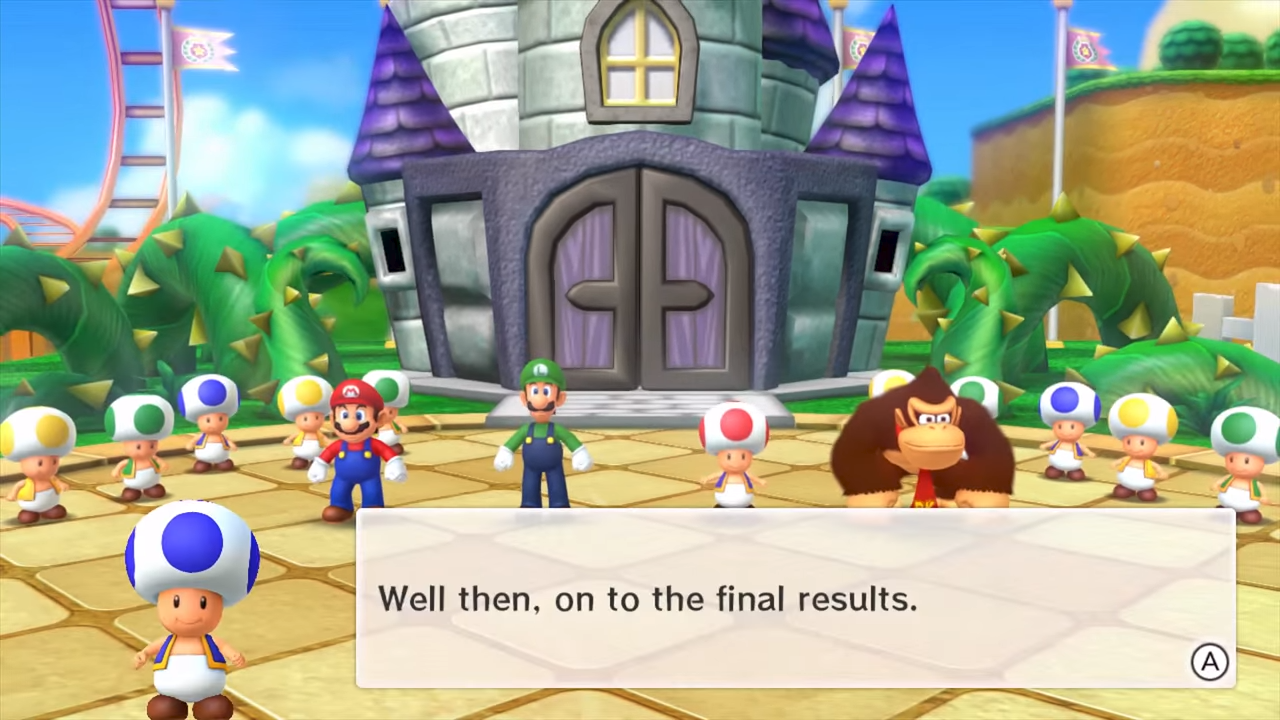Click the flag on the left flagpole
This screenshot has width=1280, height=720.
200,48
